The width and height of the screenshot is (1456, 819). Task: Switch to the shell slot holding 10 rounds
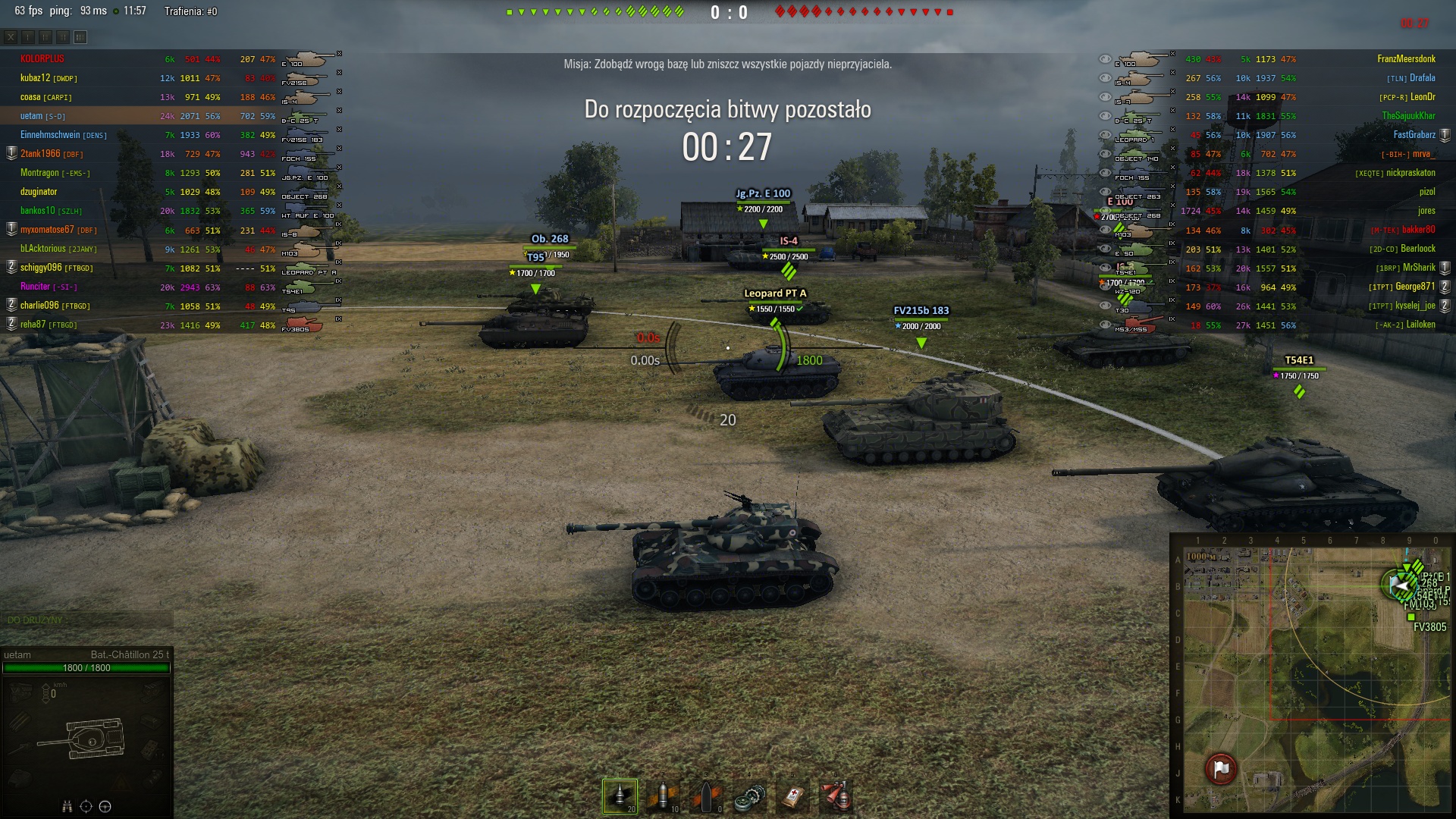pos(663,796)
